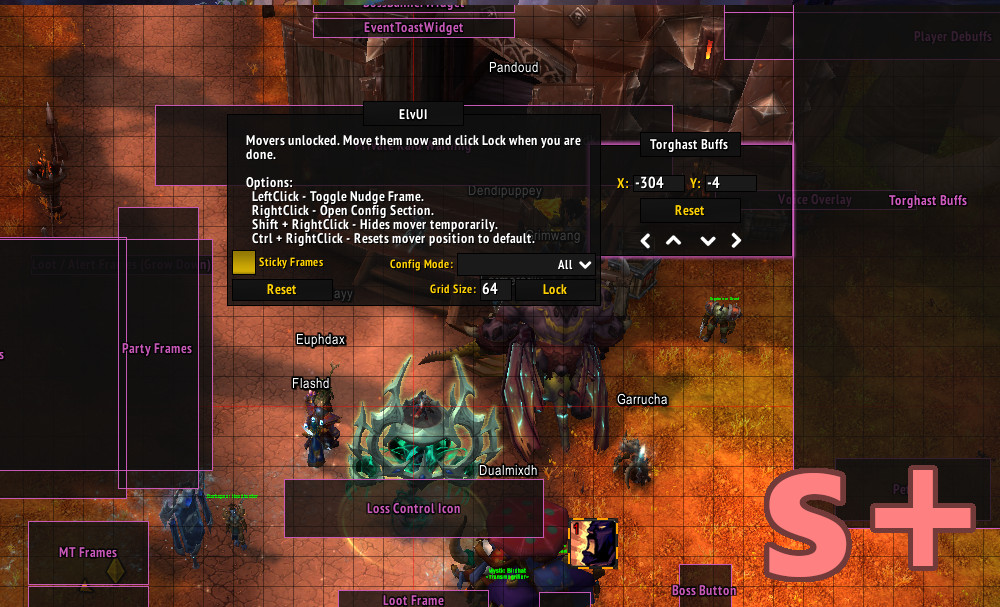Select the MT Frames mover
Viewport: 1000px width, 607px height.
tap(88, 553)
